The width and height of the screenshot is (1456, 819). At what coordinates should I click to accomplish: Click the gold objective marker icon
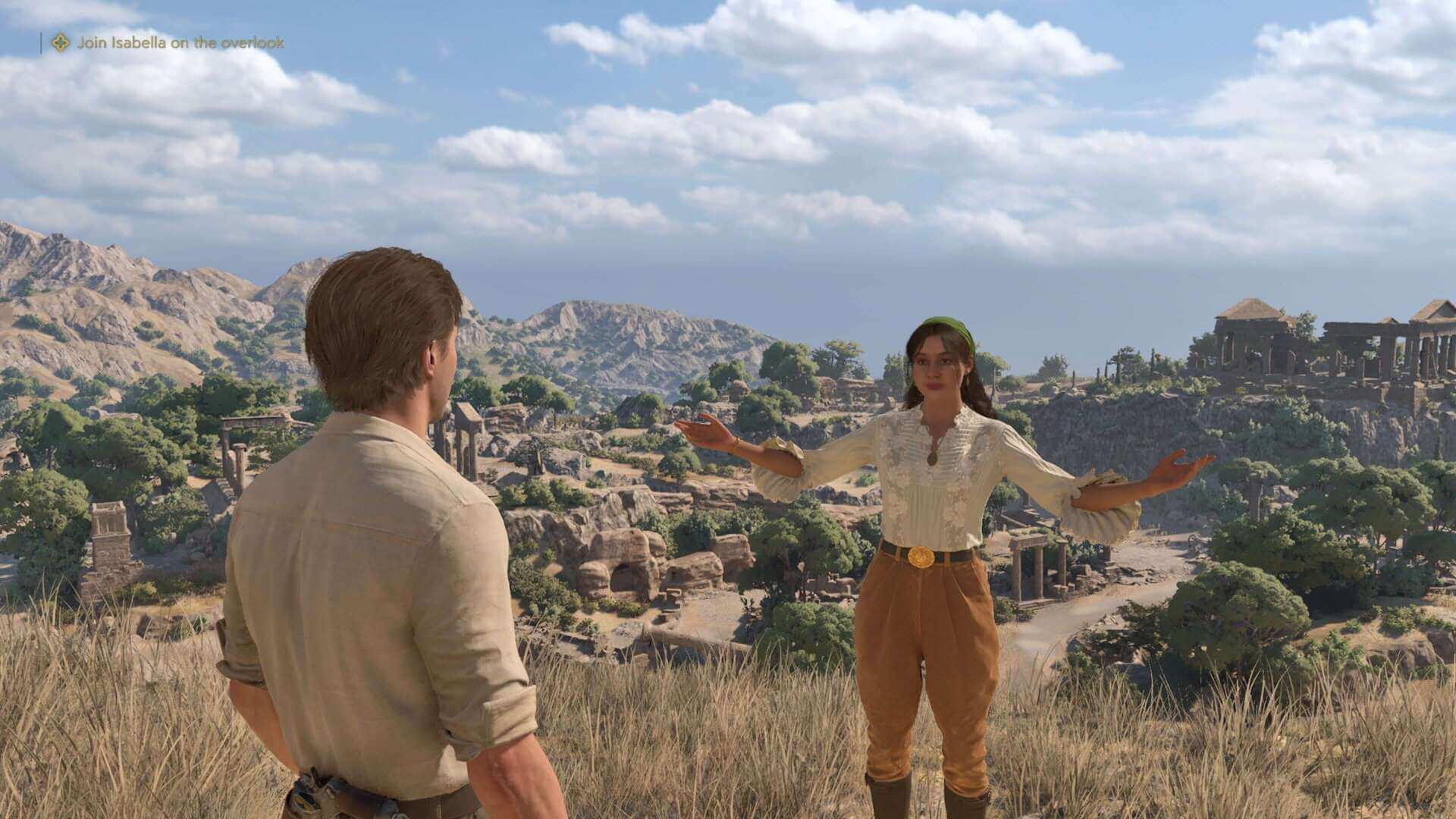click(60, 43)
